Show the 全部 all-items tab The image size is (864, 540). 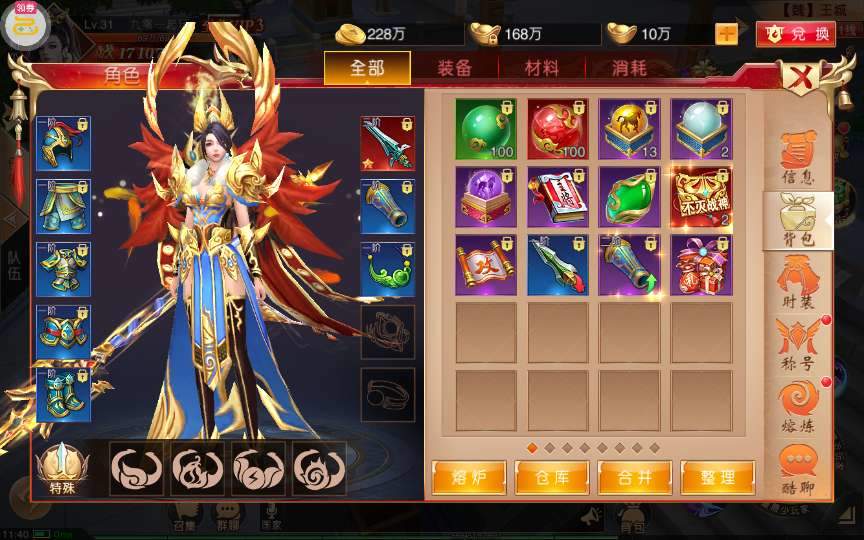coord(367,69)
